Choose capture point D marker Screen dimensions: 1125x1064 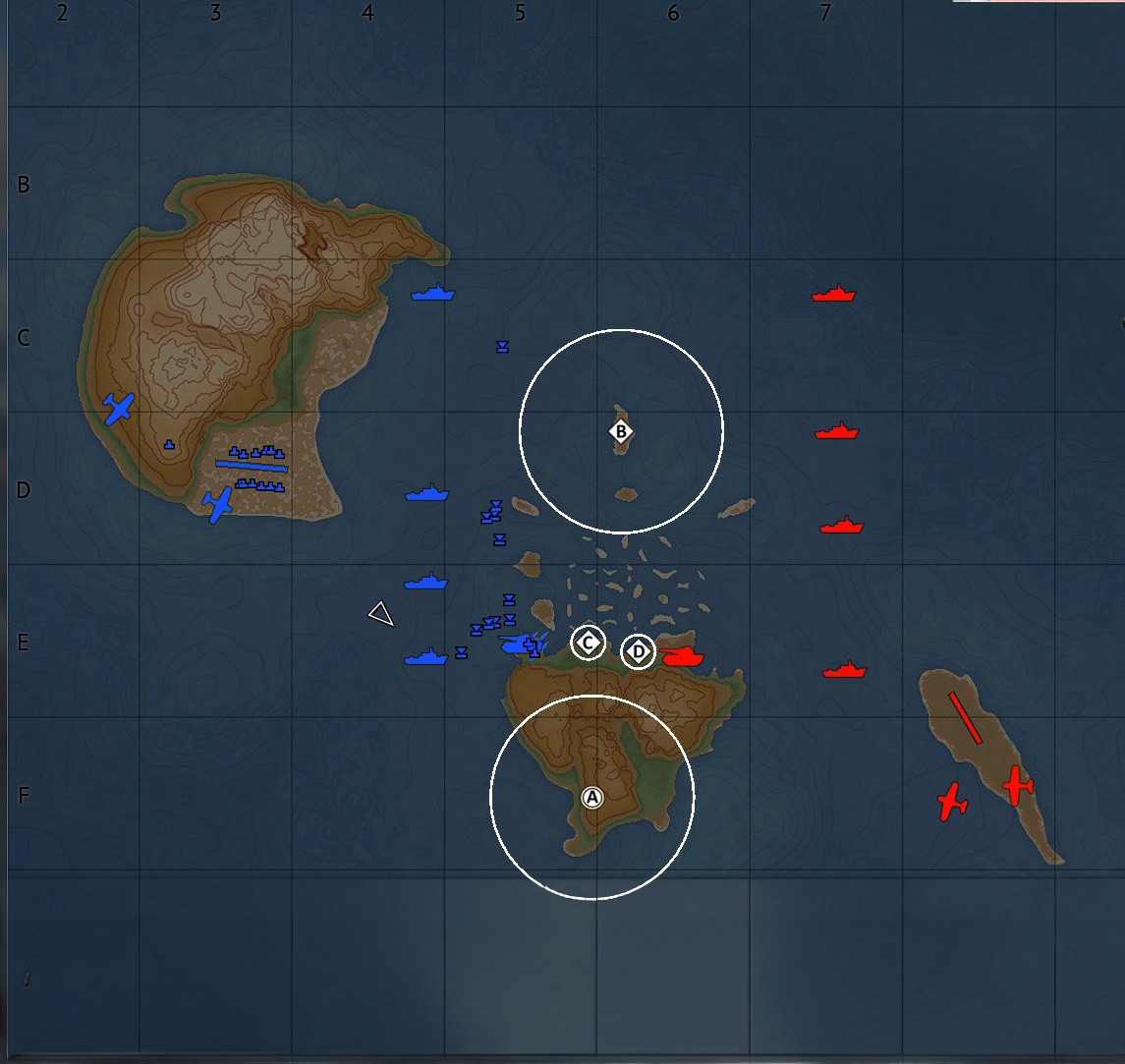pos(639,651)
